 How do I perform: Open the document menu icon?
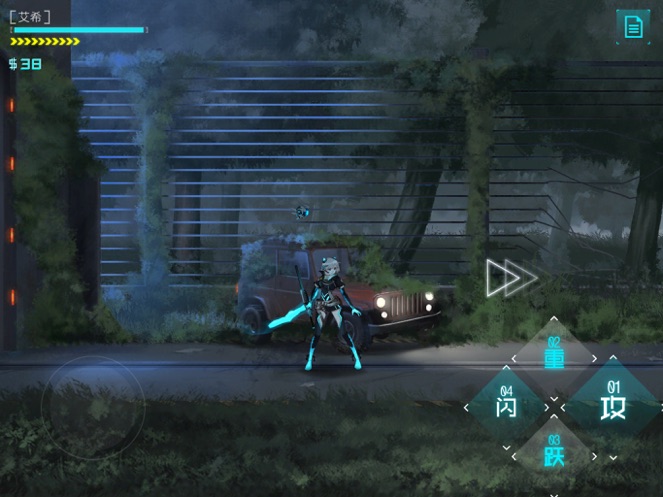pos(632,26)
